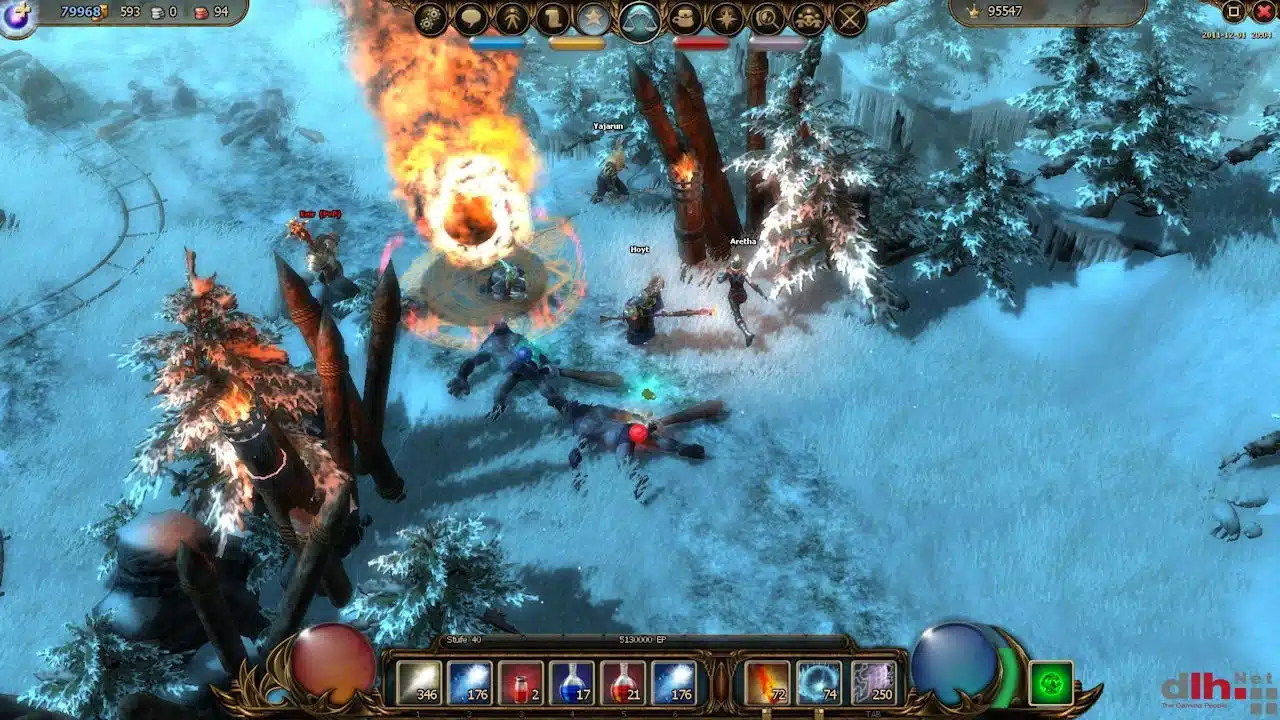This screenshot has width=1280, height=720.
Task: Open the map magnifier icon
Action: 768,17
